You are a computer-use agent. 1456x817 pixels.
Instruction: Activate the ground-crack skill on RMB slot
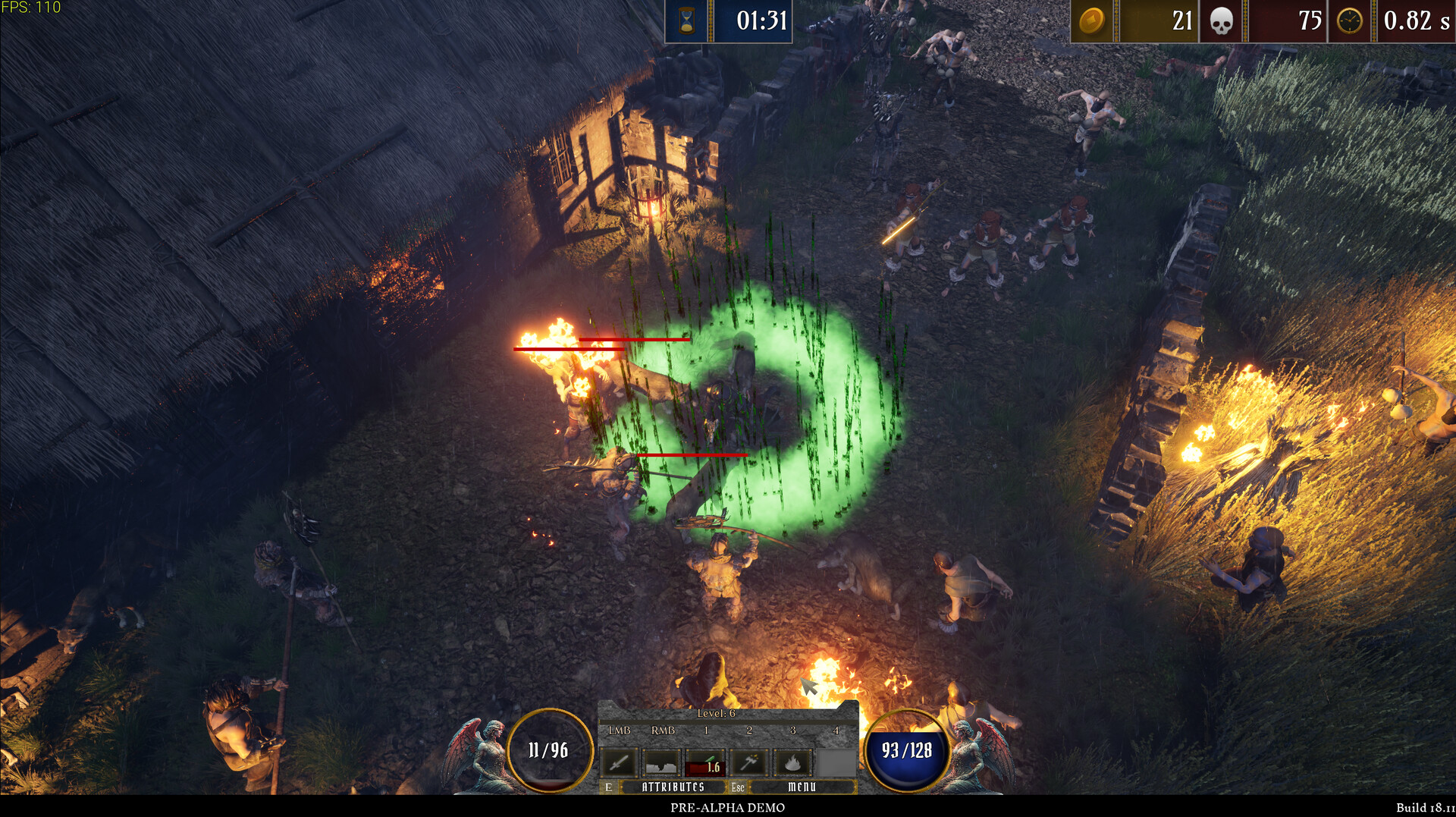coord(662,762)
